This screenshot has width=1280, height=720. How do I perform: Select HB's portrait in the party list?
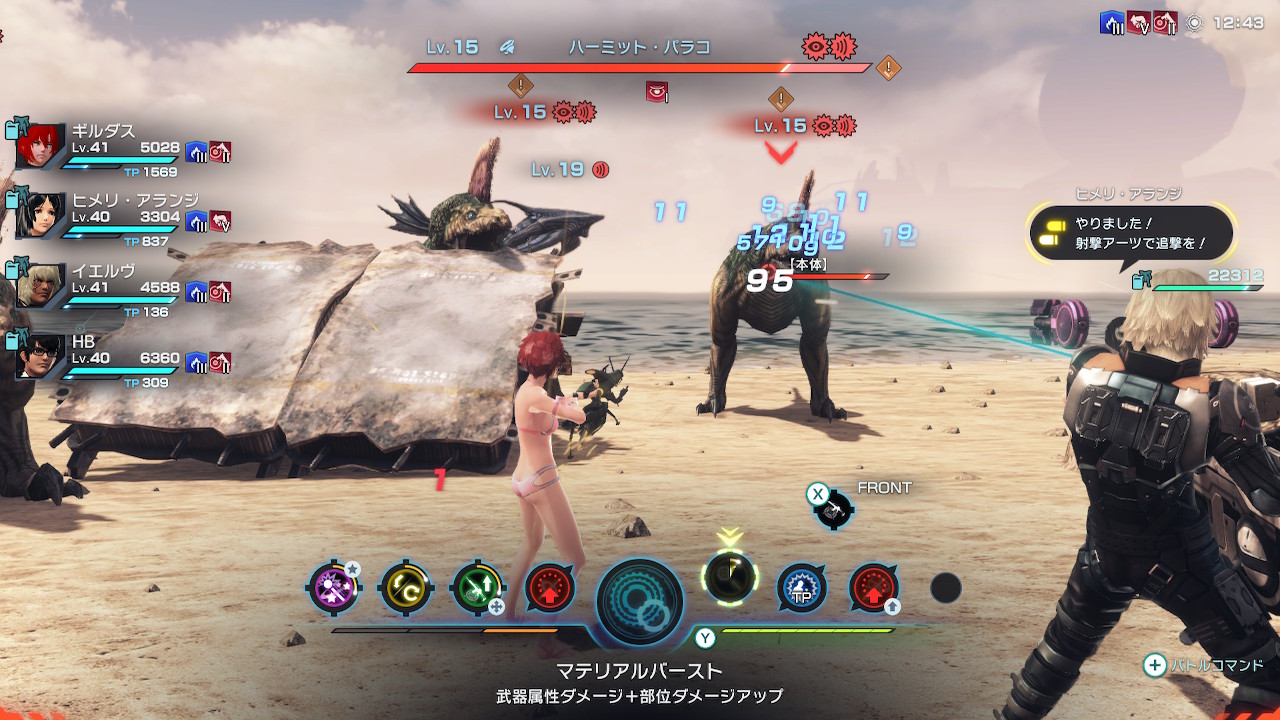pos(41,356)
